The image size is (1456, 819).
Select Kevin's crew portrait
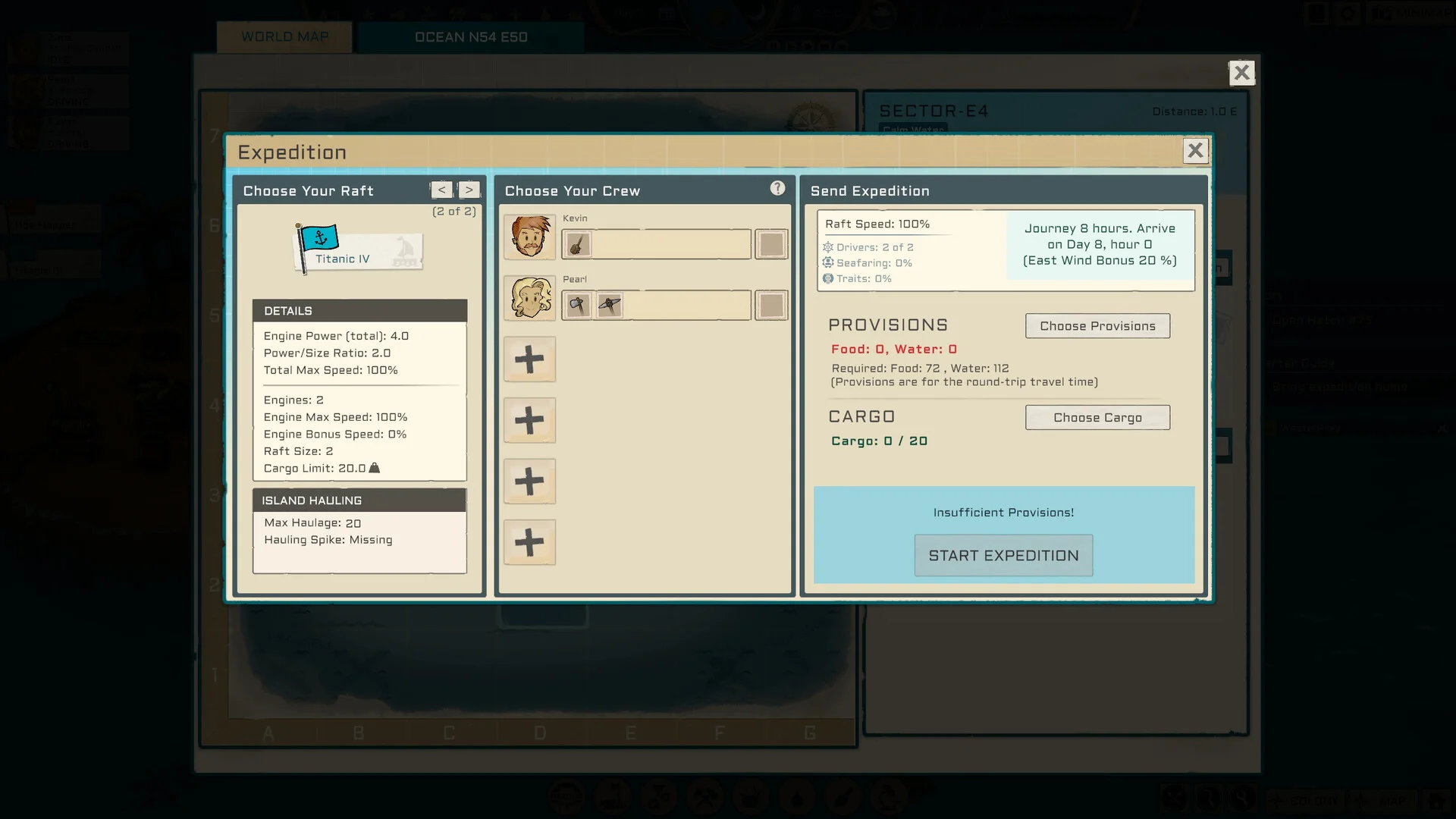coord(529,237)
